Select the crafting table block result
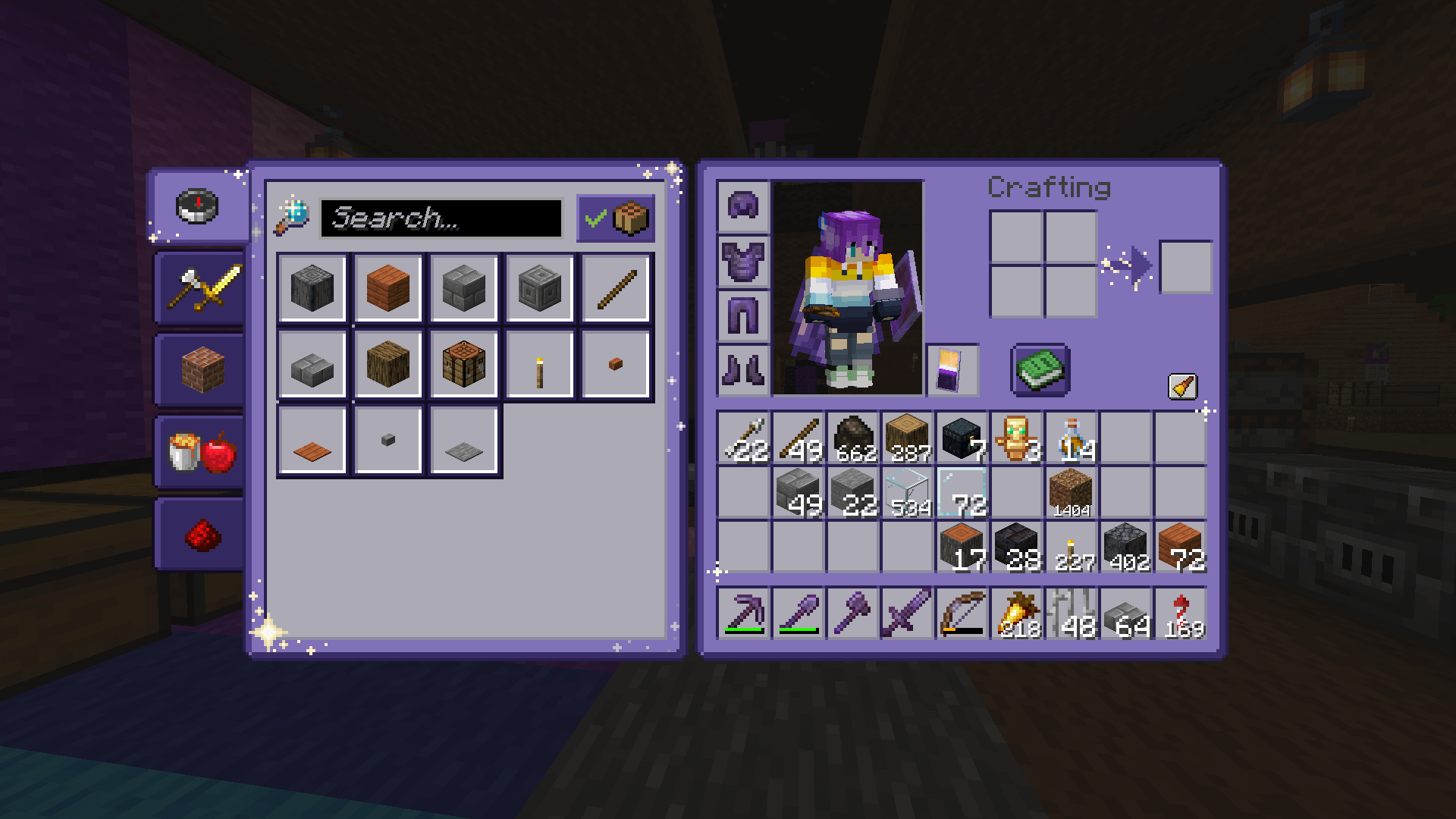1456x819 pixels. 464,363
